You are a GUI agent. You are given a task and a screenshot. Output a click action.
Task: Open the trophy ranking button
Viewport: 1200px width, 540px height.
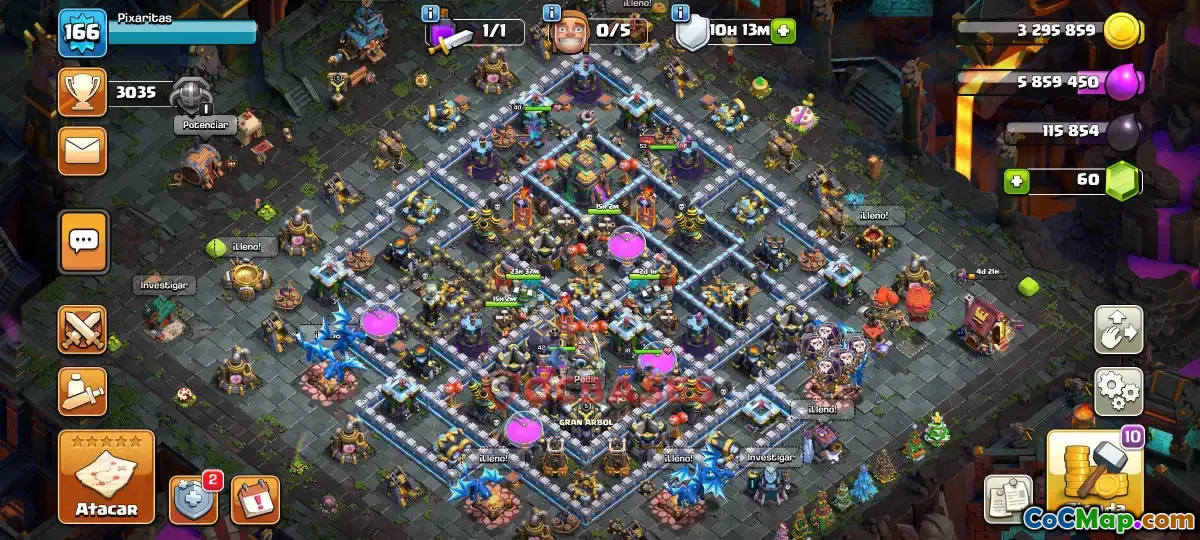pyautogui.click(x=83, y=93)
